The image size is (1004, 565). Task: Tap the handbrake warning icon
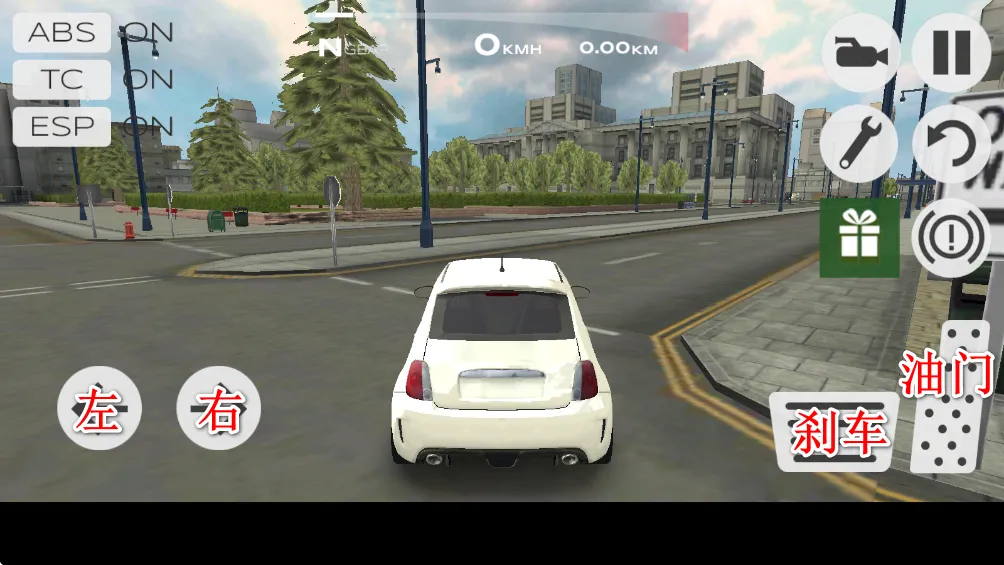point(951,238)
